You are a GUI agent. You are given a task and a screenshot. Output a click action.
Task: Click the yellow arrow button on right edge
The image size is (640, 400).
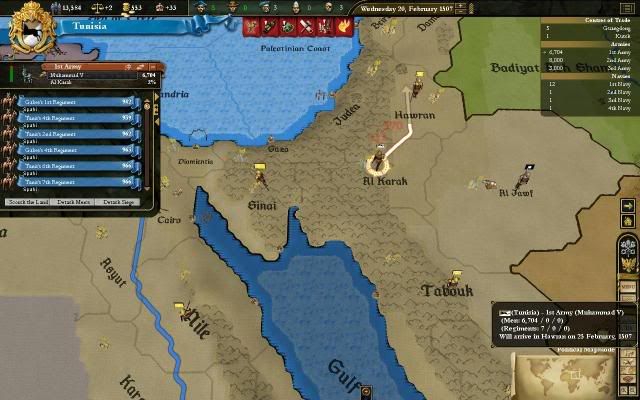coord(627,206)
